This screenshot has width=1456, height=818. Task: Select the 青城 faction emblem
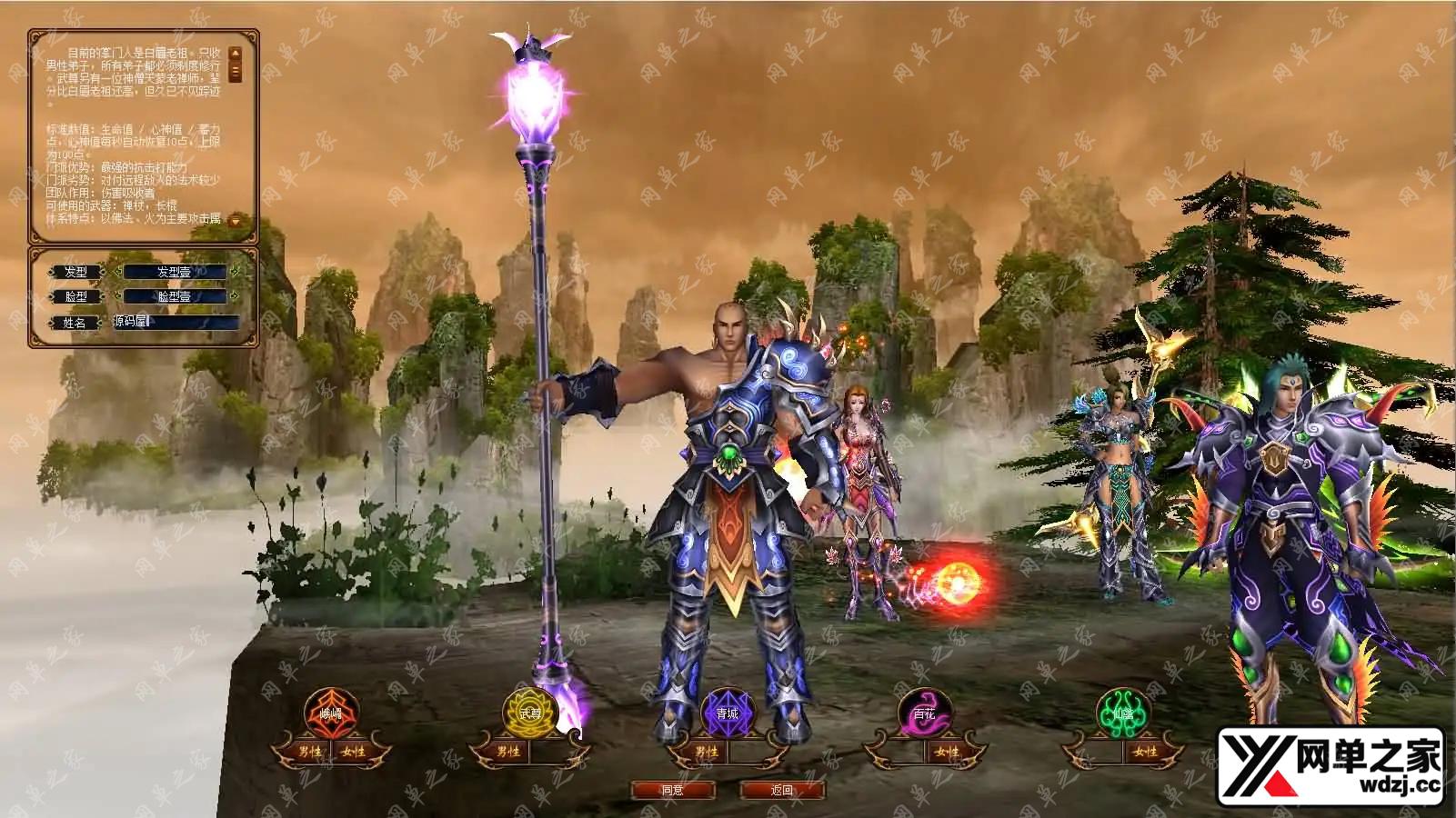click(727, 713)
